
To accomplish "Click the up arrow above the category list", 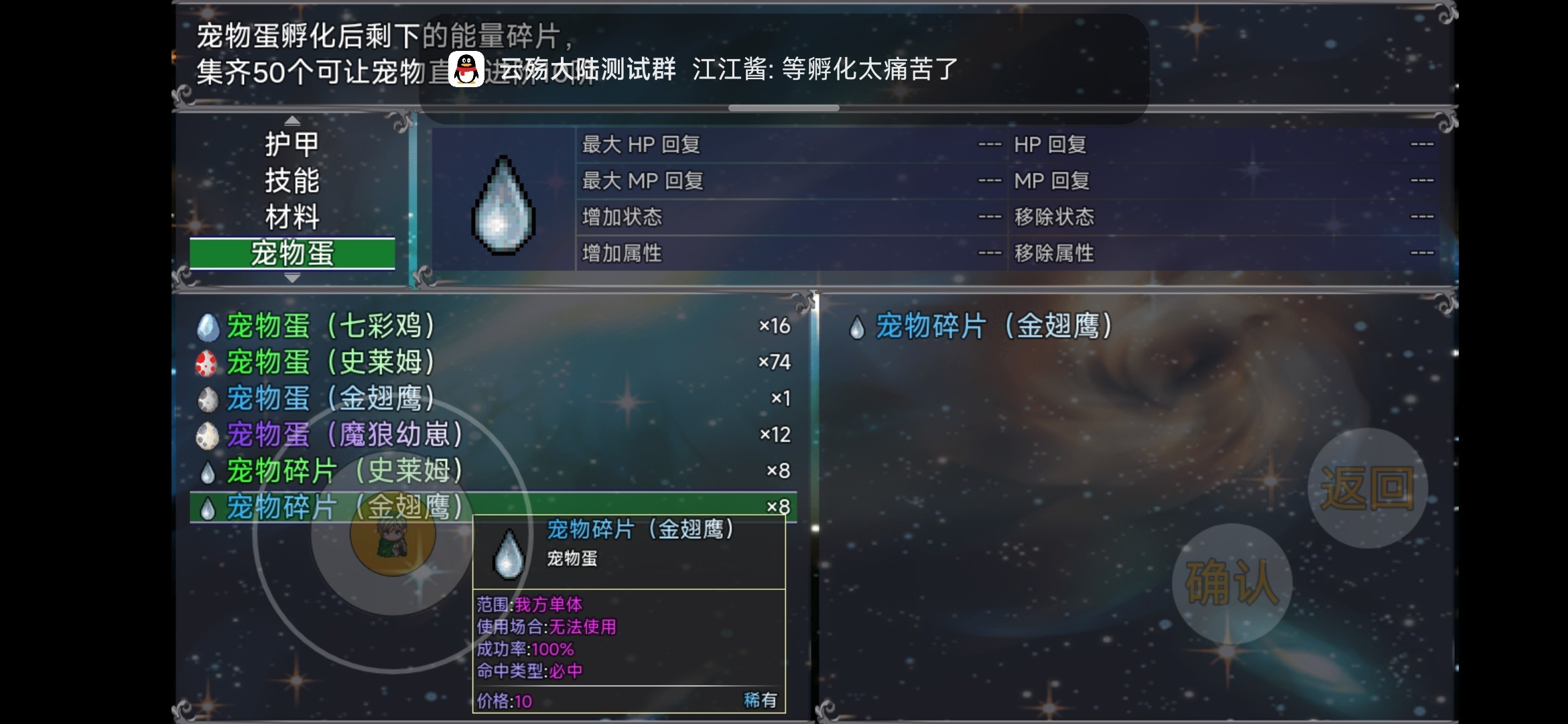I will click(292, 119).
